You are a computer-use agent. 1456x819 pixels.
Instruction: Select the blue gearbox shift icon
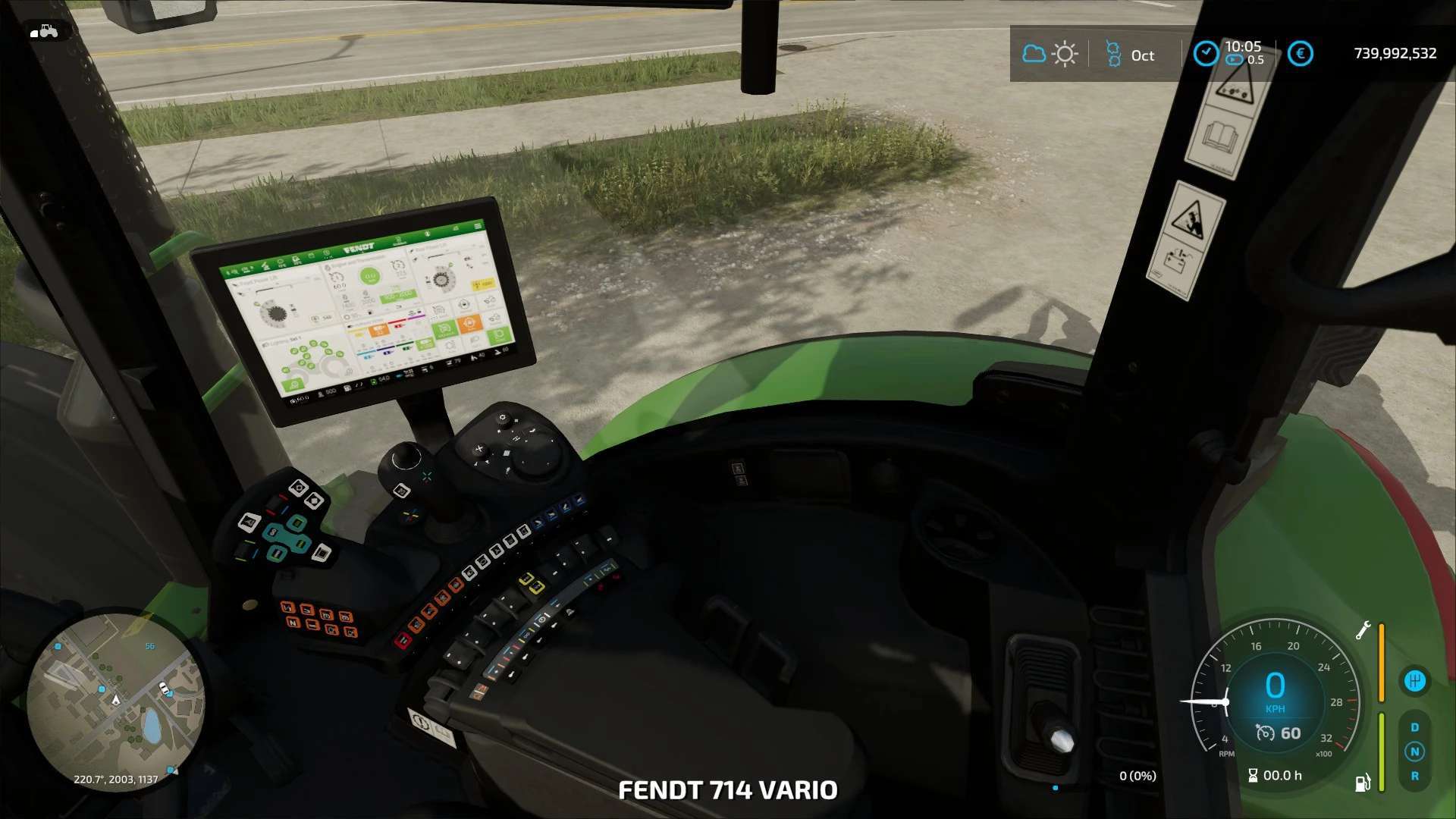pos(1414,680)
